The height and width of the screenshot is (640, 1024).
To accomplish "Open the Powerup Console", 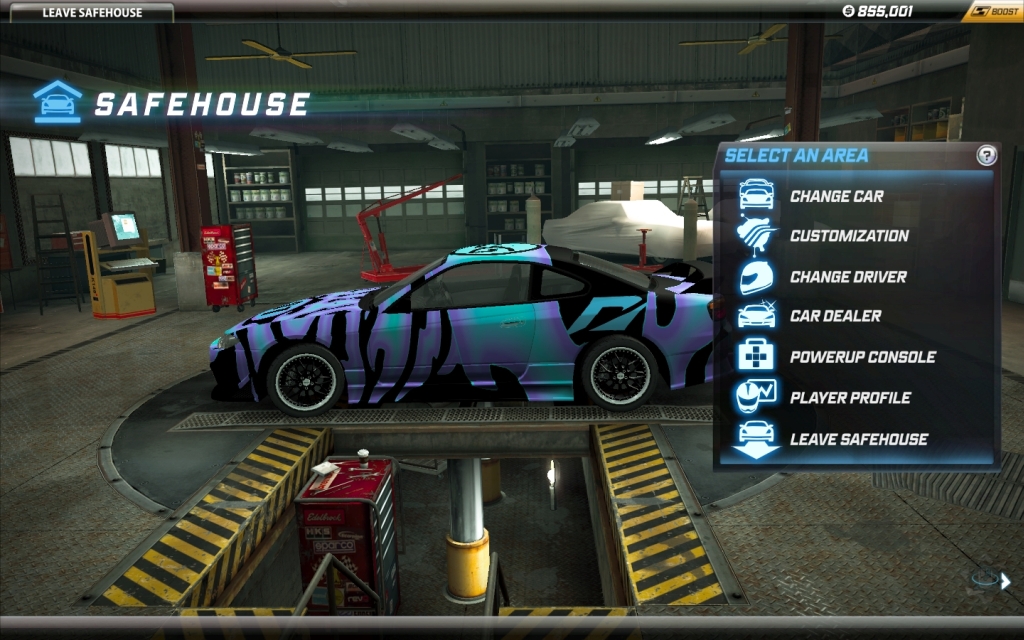I will pyautogui.click(x=862, y=357).
